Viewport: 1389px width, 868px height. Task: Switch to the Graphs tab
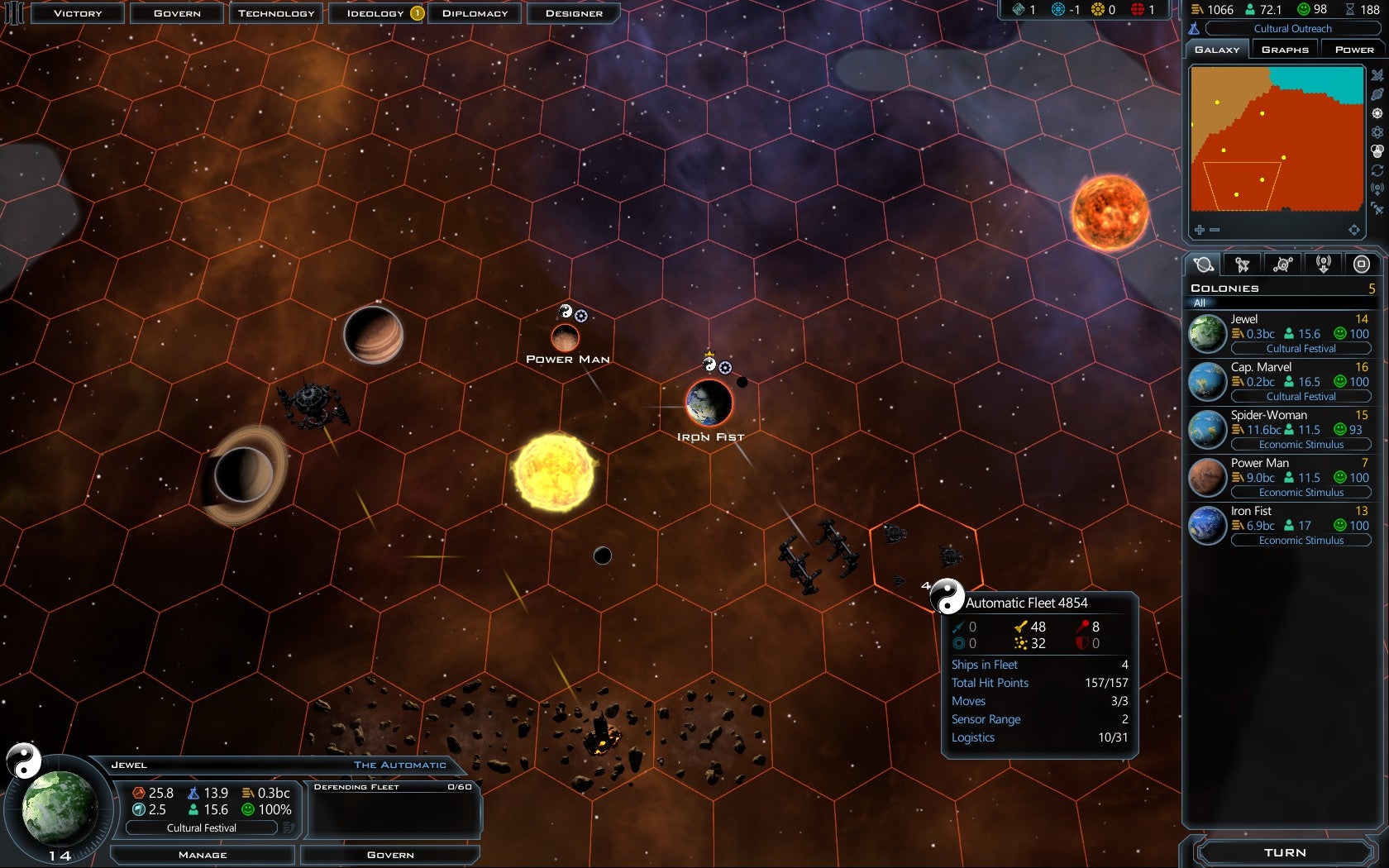pos(1284,48)
